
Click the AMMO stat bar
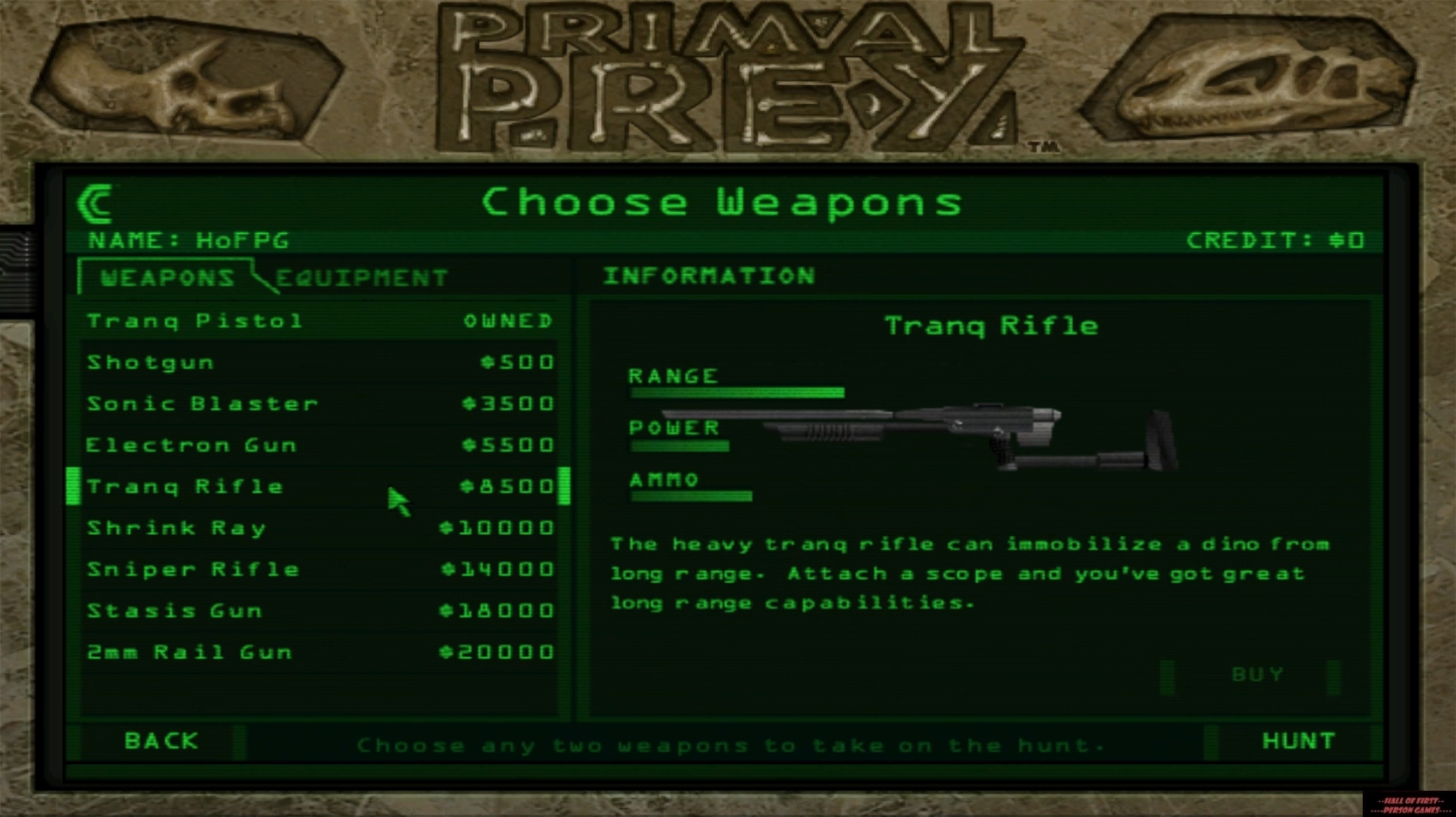pyautogui.click(x=689, y=496)
